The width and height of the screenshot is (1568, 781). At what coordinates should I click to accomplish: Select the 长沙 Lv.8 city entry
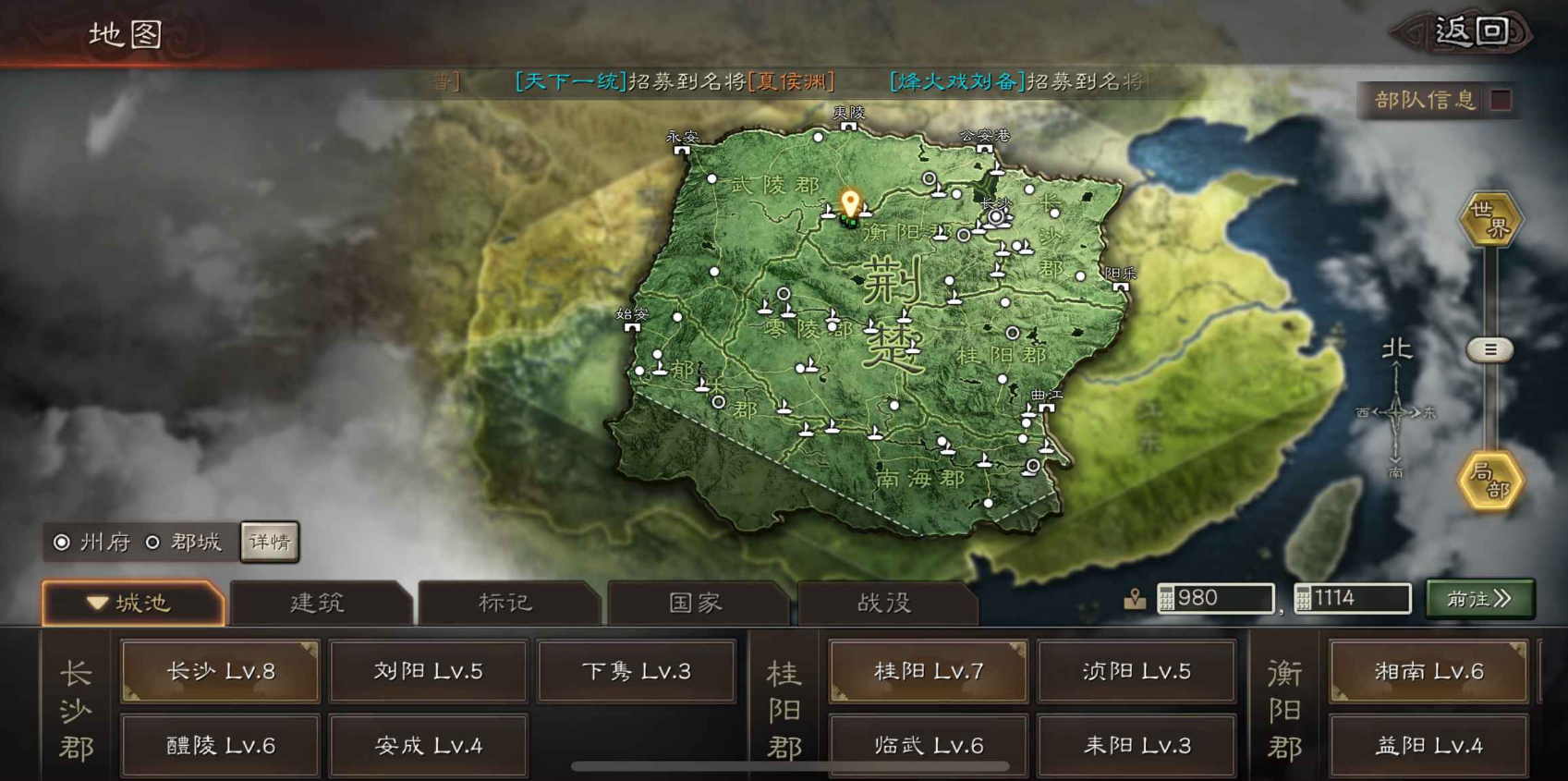click(219, 672)
